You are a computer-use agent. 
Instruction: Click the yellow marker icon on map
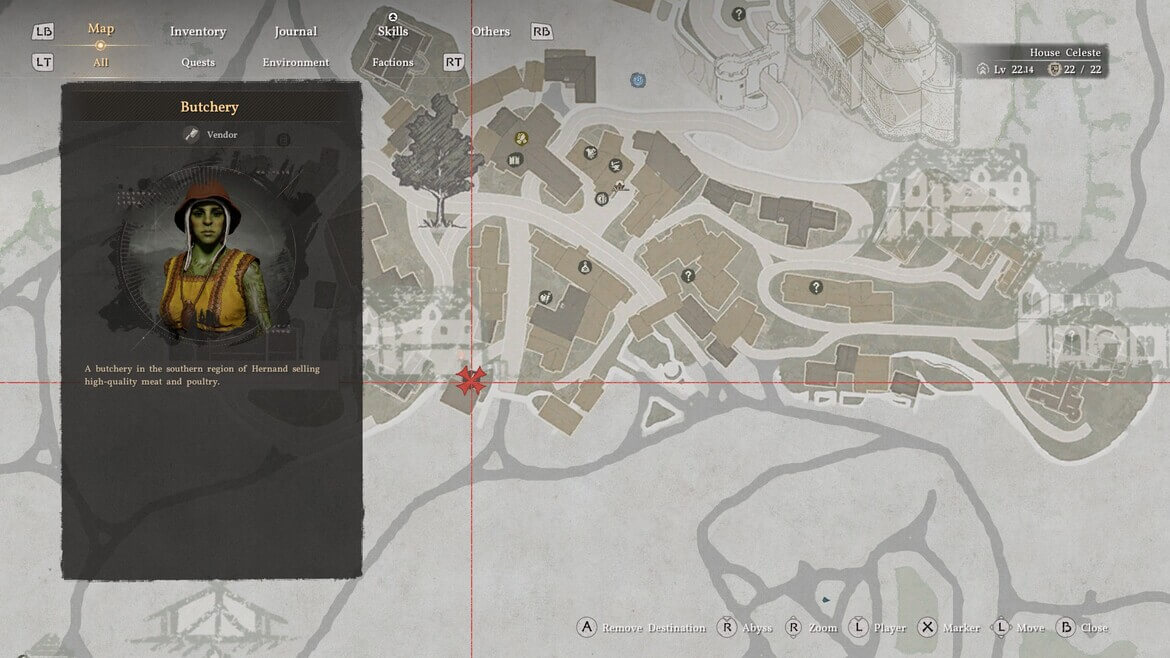520,138
